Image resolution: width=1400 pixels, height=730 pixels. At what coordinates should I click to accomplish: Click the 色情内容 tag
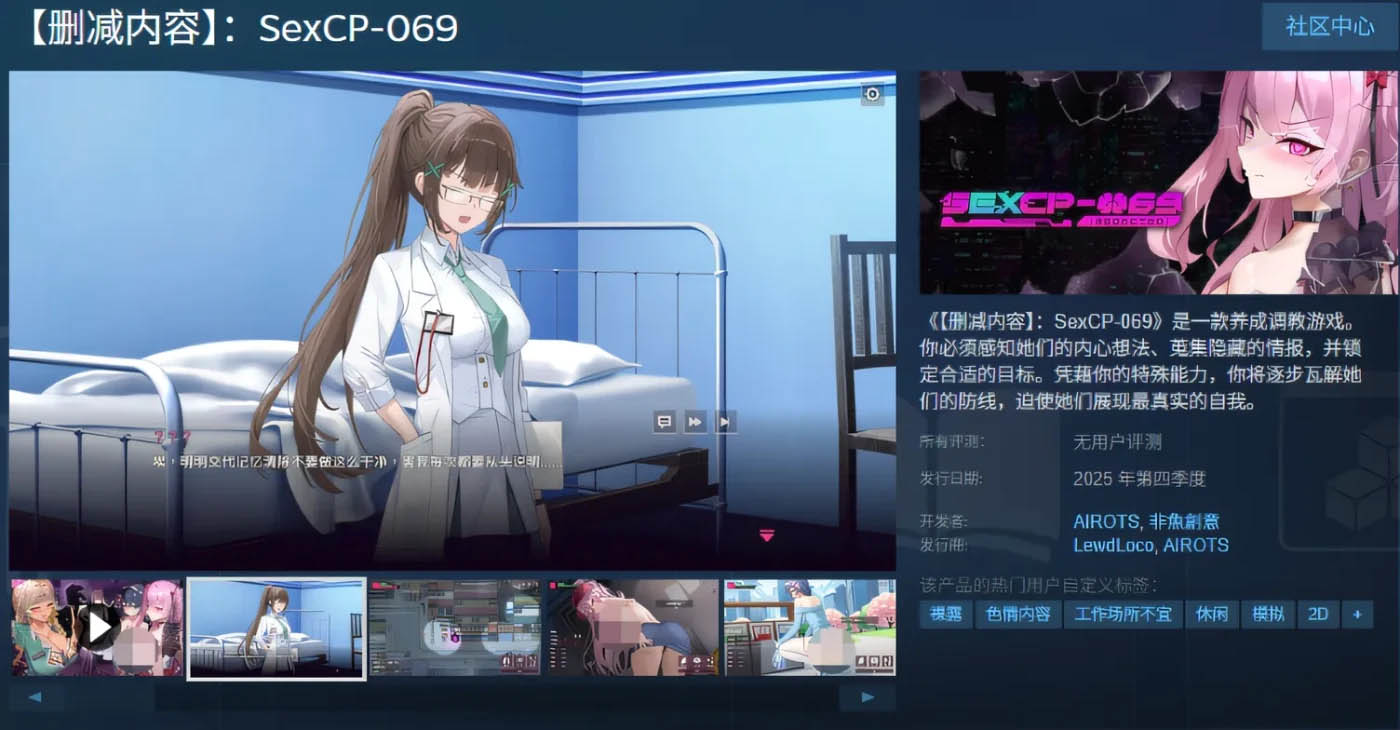[1018, 615]
